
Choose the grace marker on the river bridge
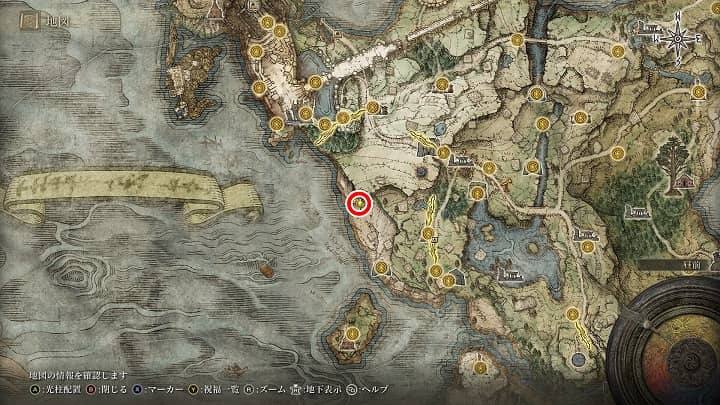coord(517,41)
